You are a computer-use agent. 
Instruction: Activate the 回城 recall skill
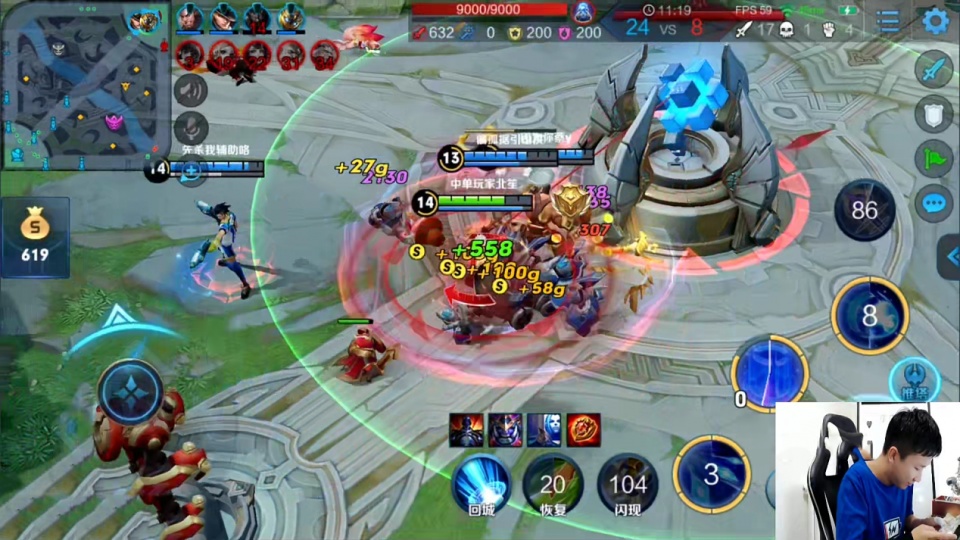coord(481,483)
